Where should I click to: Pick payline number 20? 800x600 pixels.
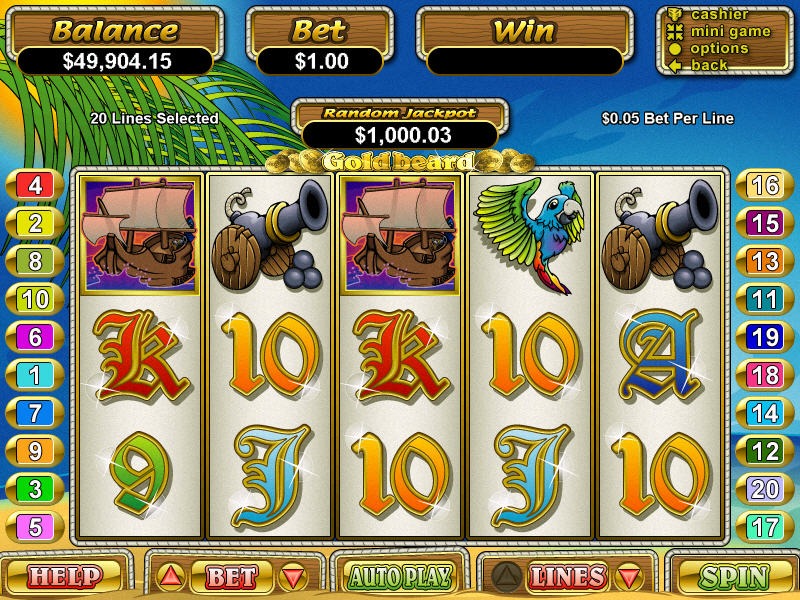coord(765,489)
